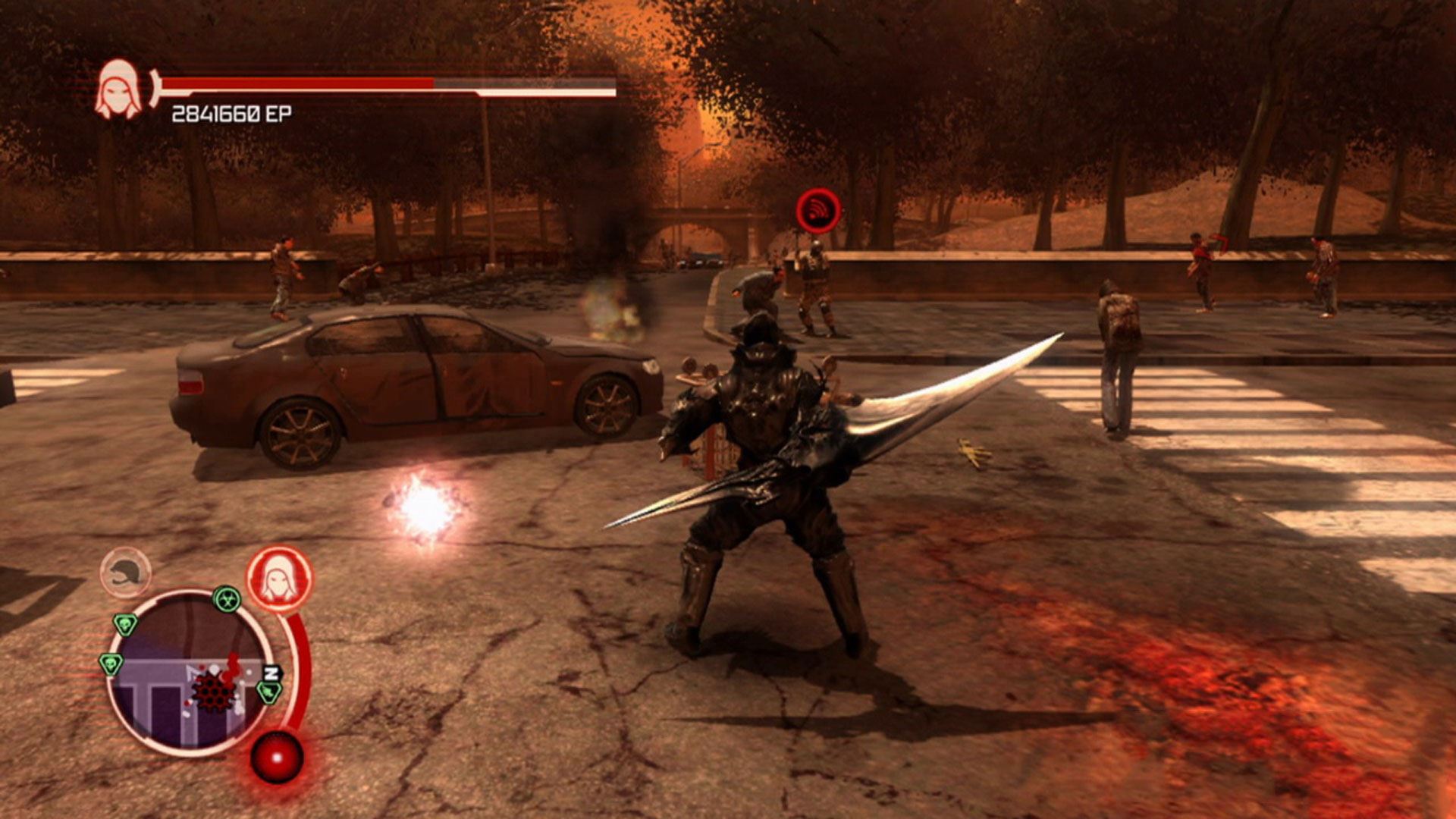Image resolution: width=1456 pixels, height=819 pixels.
Task: Click the N compass marker on the minimap
Action: pos(271,672)
